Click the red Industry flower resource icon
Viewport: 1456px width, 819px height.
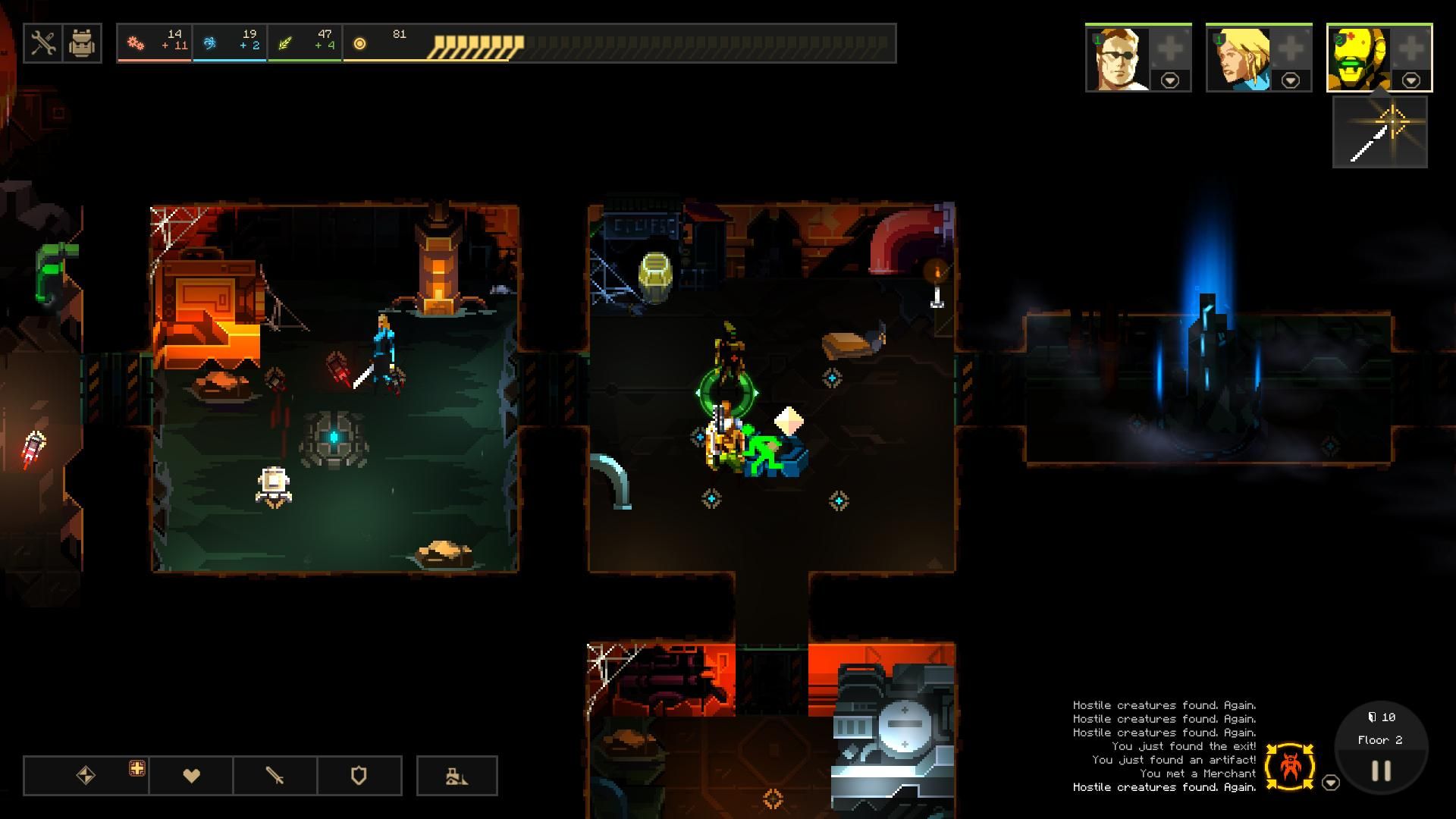136,42
